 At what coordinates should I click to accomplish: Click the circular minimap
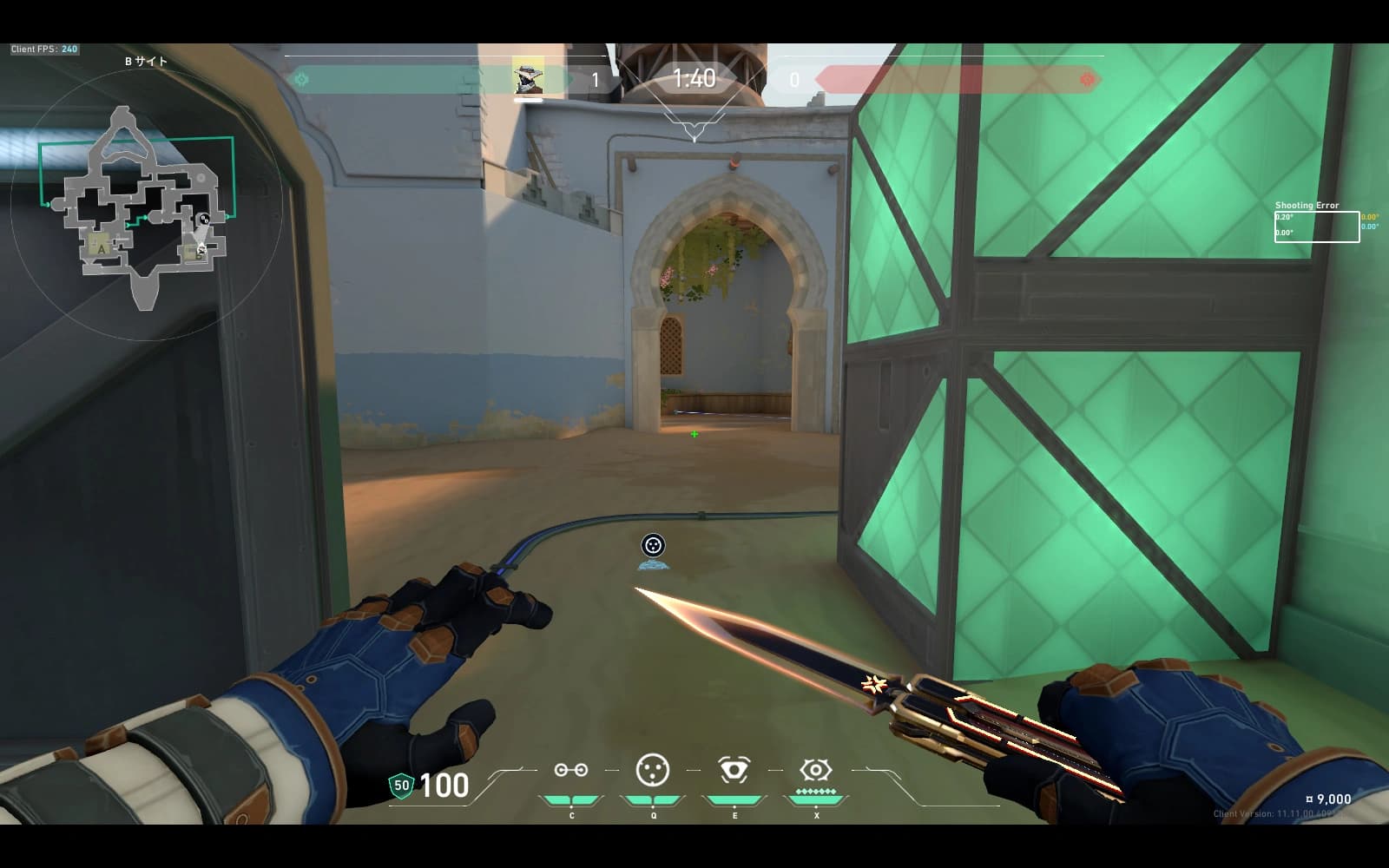coord(146,205)
